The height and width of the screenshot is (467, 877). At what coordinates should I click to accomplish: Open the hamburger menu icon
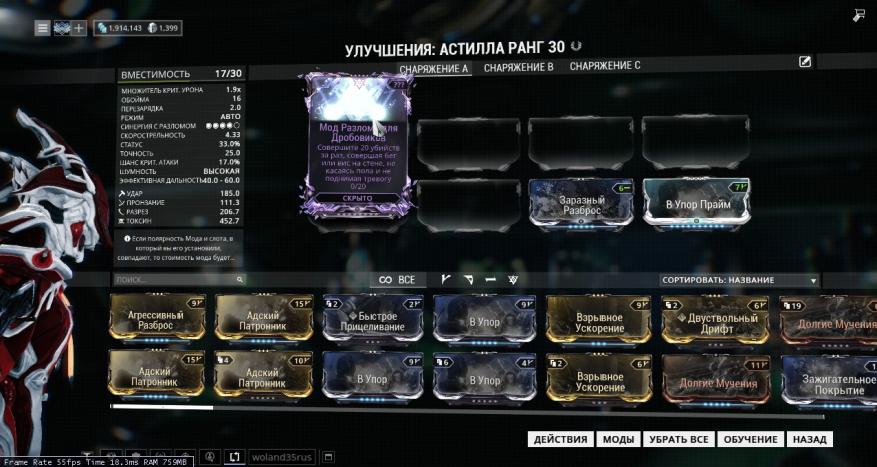42,28
